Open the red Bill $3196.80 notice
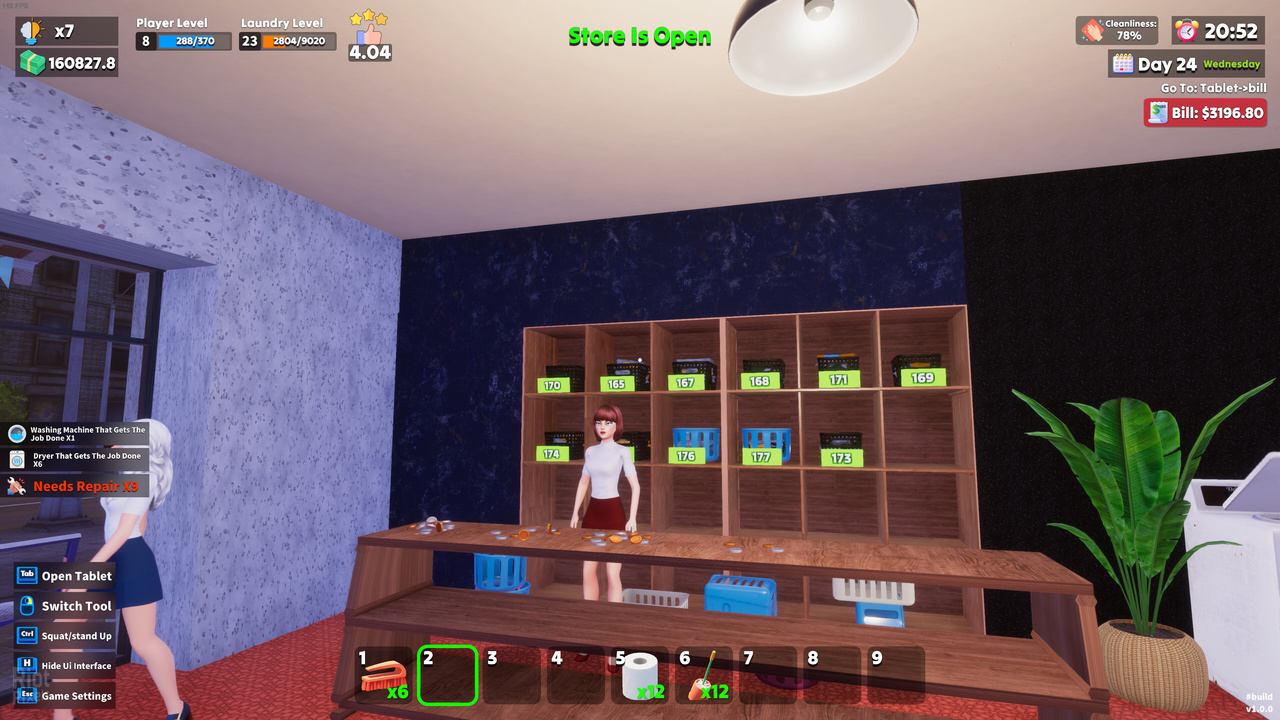 tap(1205, 112)
